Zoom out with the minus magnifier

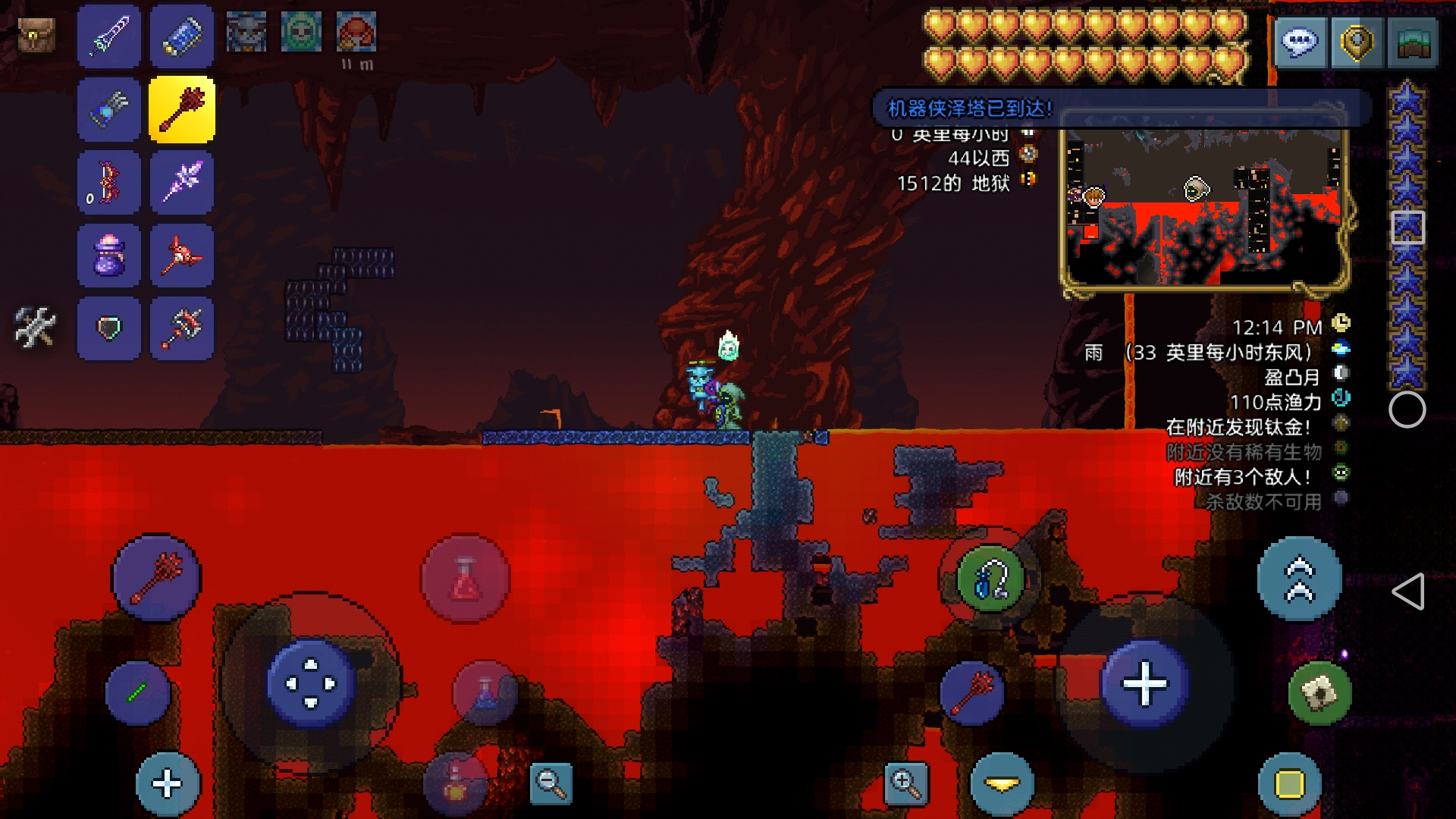pyautogui.click(x=551, y=783)
